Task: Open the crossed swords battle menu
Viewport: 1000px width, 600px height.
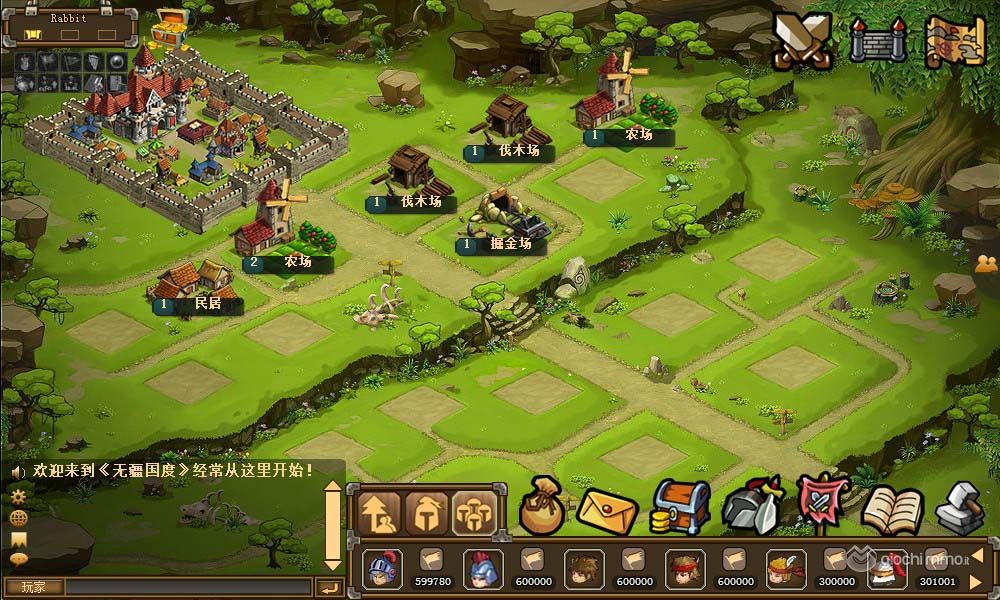Action: tap(805, 41)
